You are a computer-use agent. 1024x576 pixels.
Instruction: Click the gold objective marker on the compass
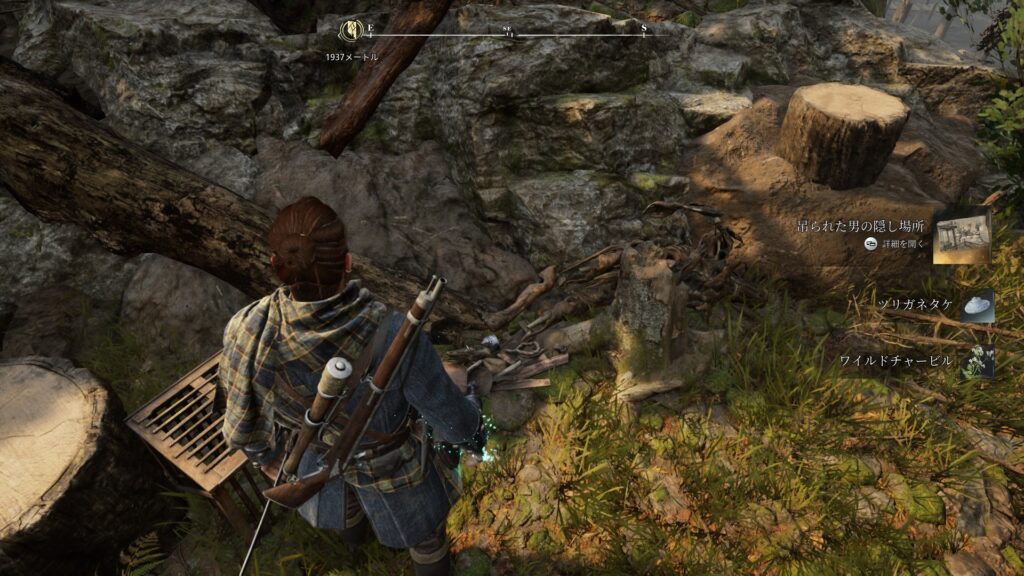[352, 30]
